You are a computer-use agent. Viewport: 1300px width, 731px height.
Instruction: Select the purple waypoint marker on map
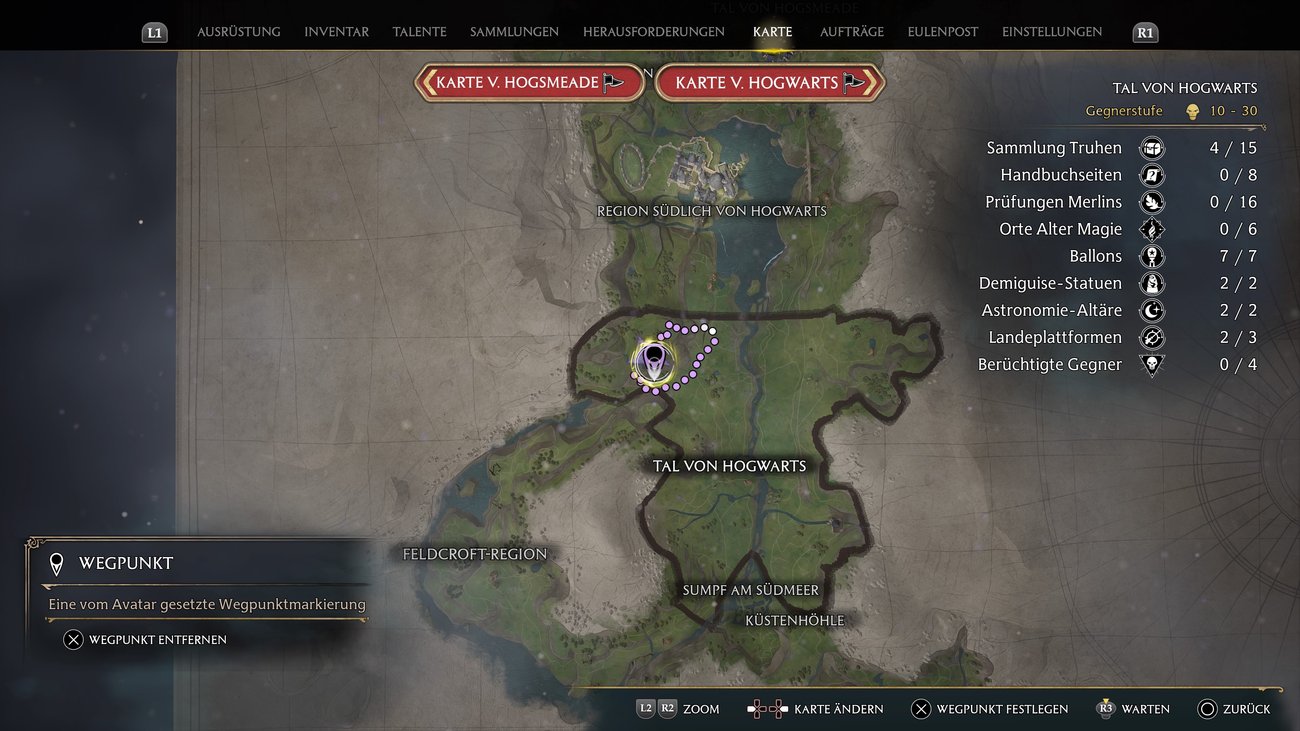click(x=653, y=361)
